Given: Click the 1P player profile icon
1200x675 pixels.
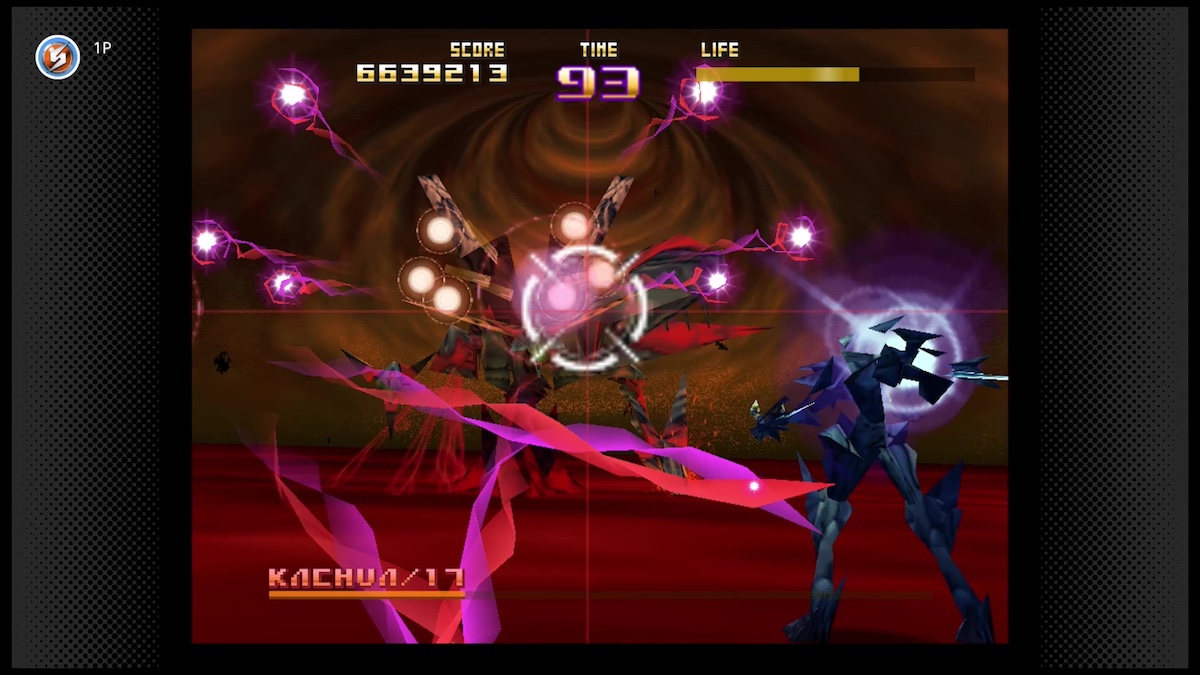Looking at the screenshot, I should pyautogui.click(x=57, y=57).
